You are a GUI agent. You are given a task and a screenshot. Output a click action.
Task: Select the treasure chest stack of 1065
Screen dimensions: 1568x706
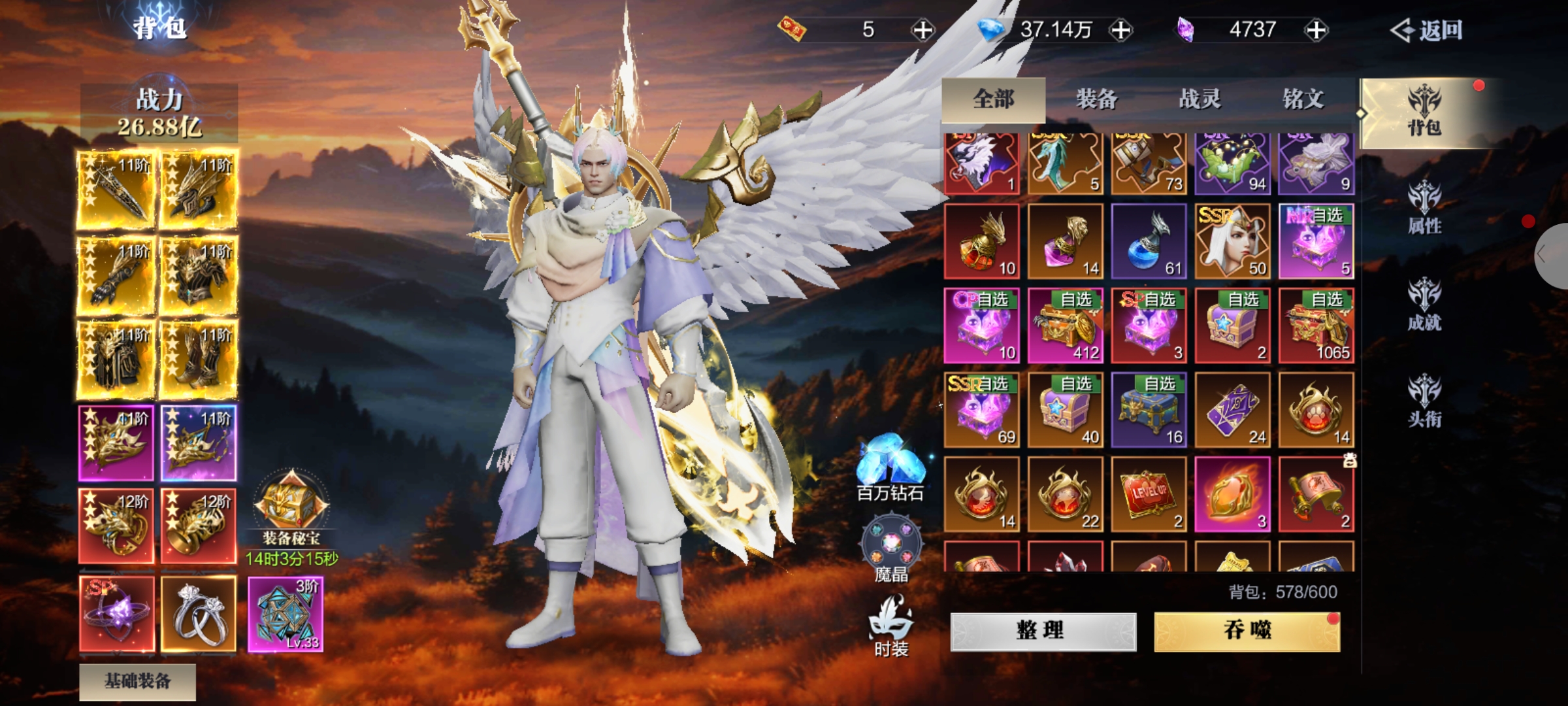[1316, 326]
